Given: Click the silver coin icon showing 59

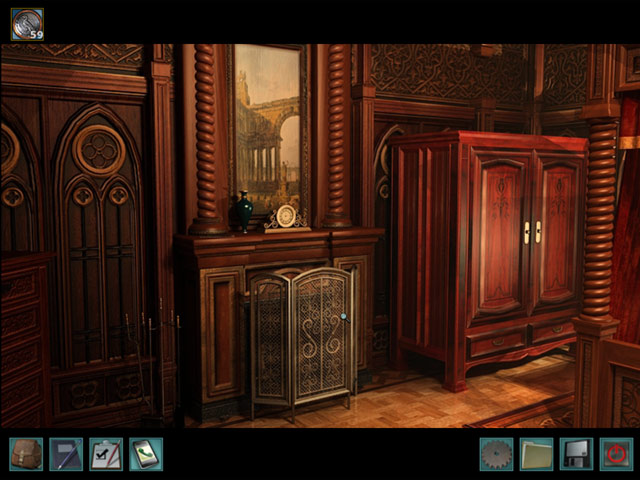Looking at the screenshot, I should point(27,24).
